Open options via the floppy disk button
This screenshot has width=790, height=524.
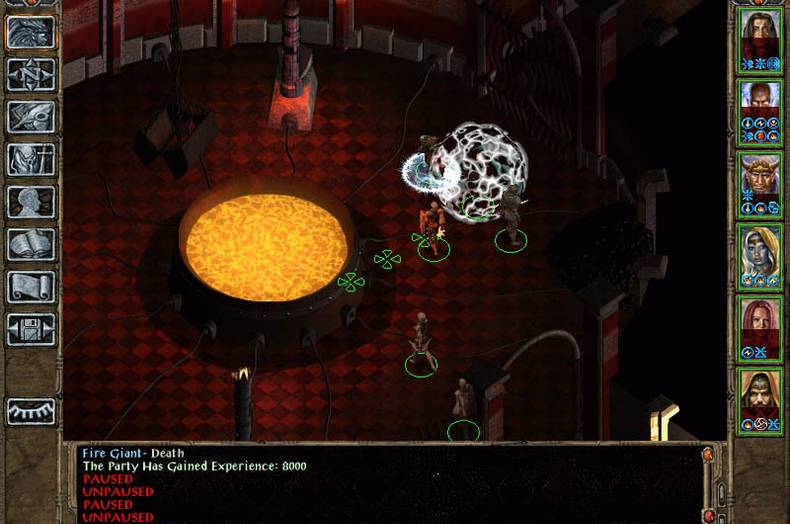tap(31, 328)
